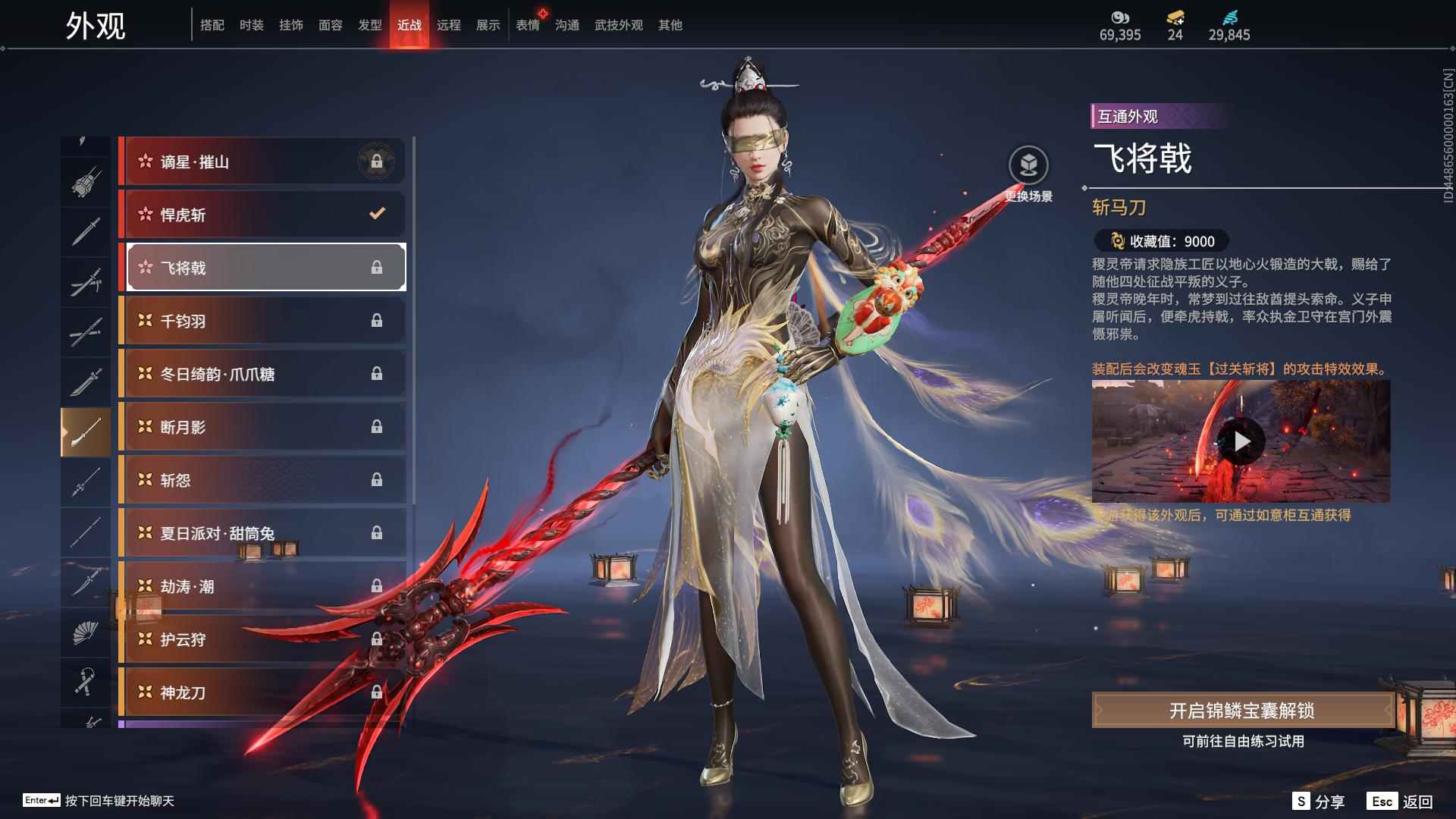Viewport: 1456px width, 819px height.
Task: Switch to the 时装 tab
Action: [x=251, y=25]
